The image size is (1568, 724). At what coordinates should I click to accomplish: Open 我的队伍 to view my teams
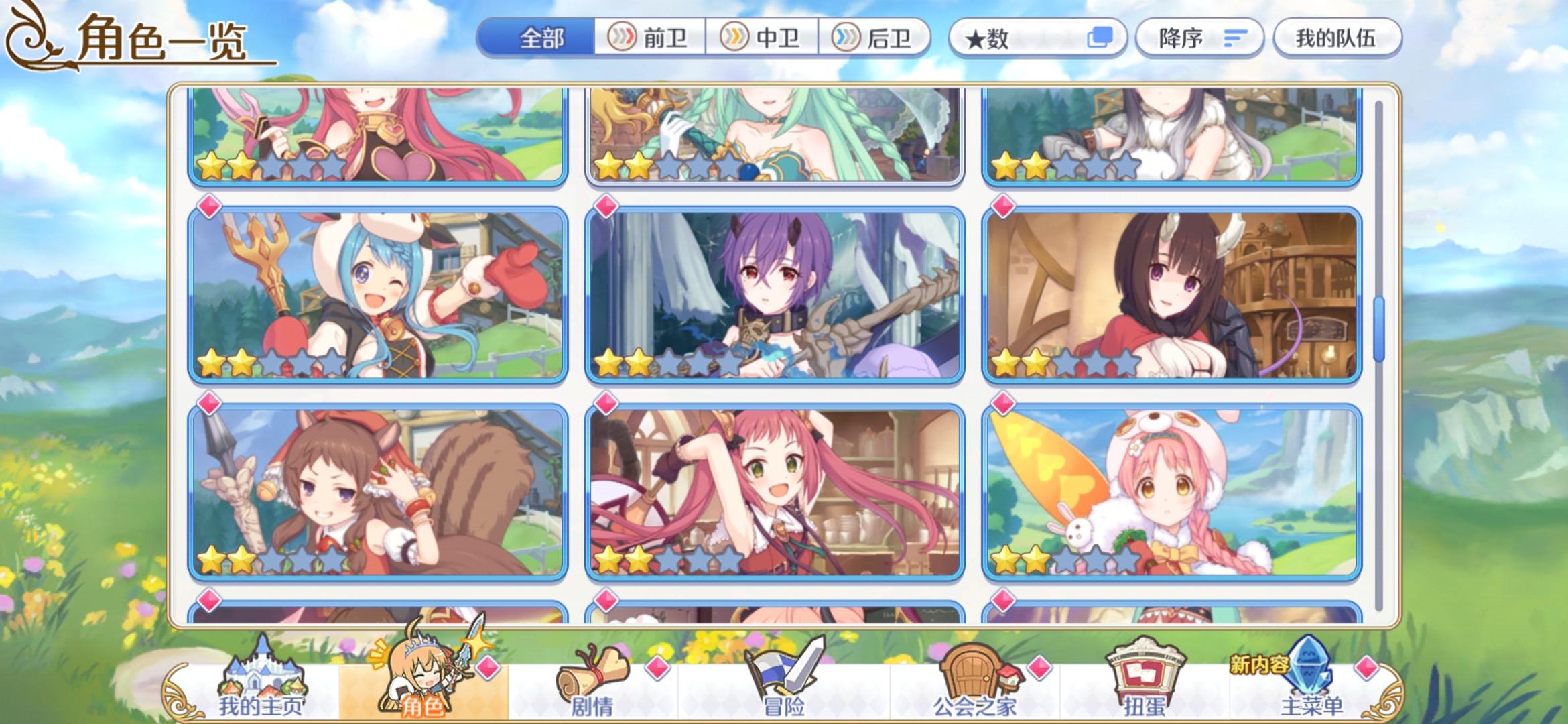1337,38
